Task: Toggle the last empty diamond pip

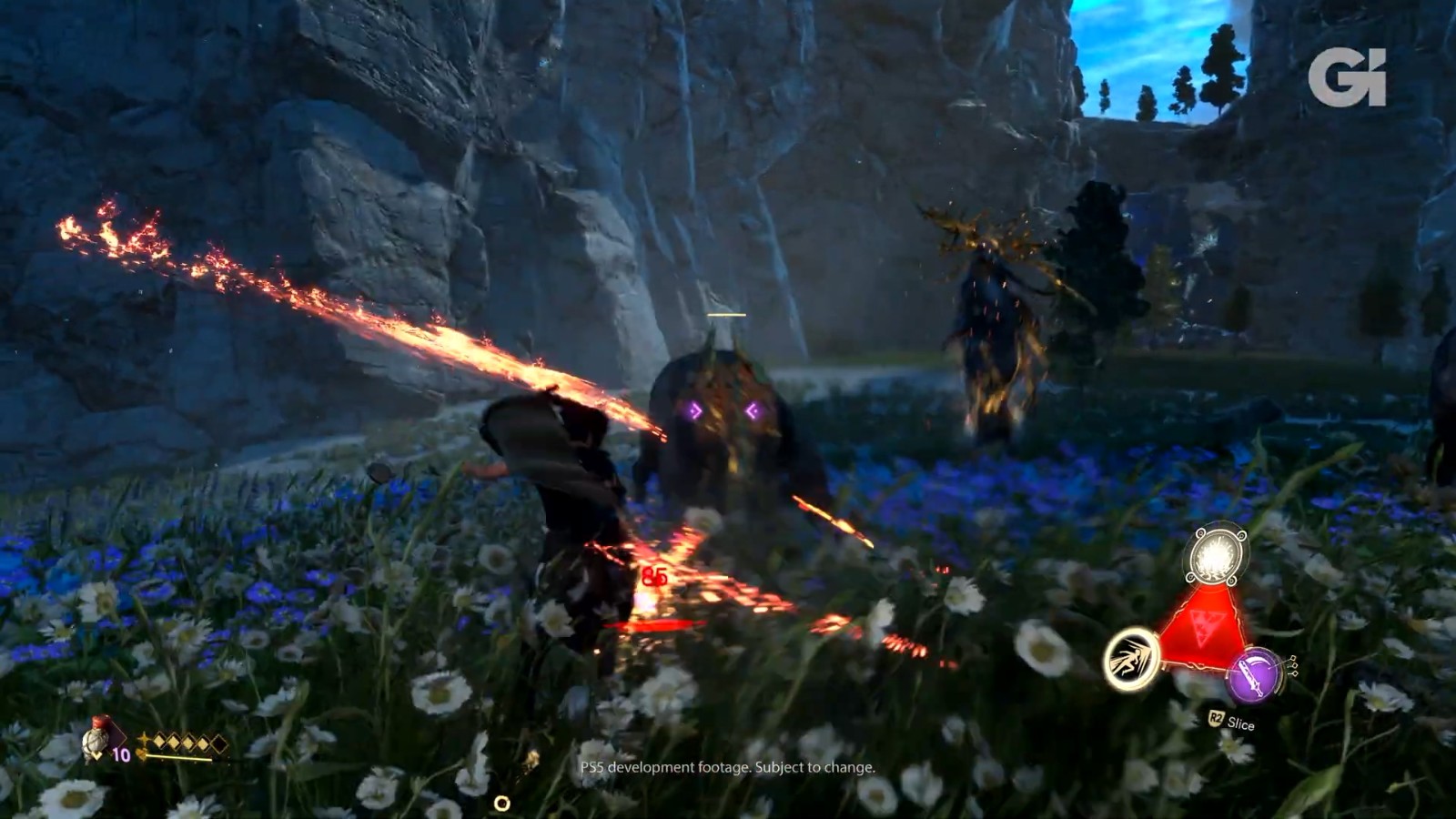Action: (x=219, y=743)
